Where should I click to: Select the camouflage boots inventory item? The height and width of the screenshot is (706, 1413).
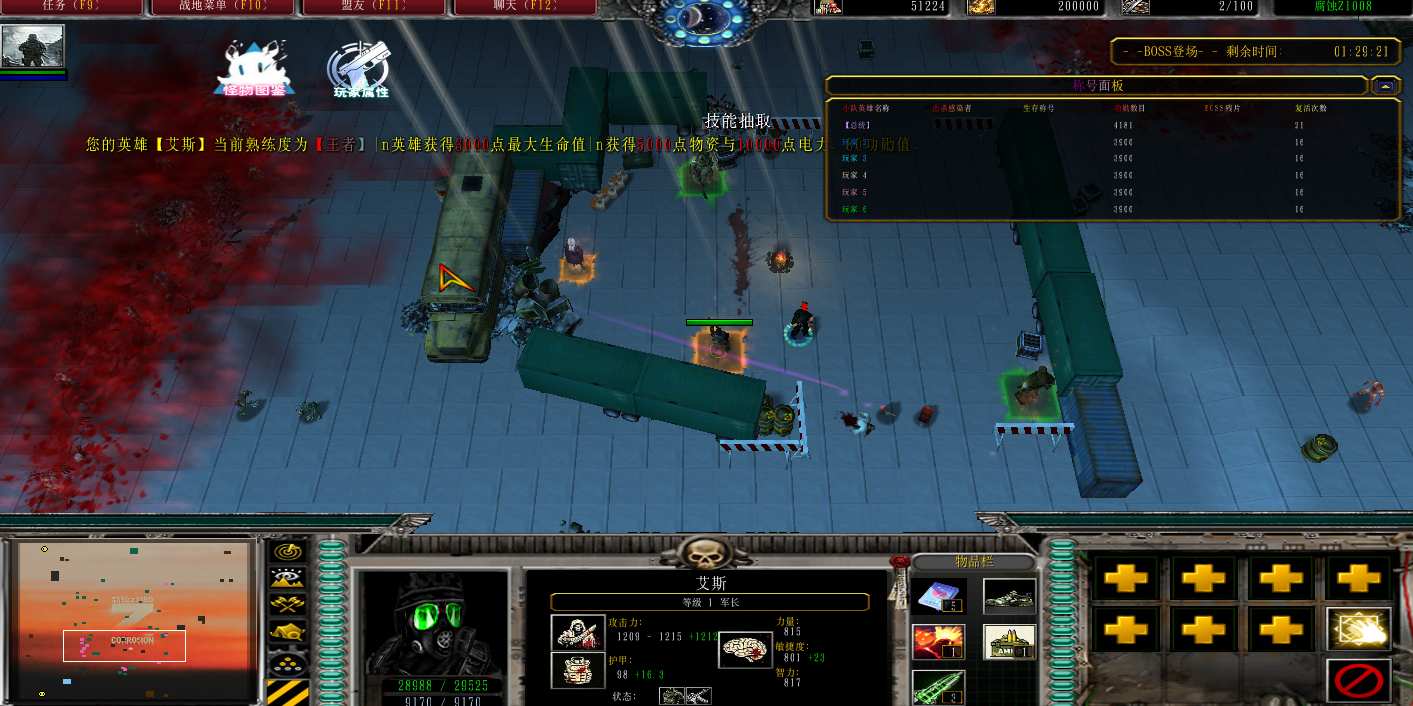pos(1009,596)
